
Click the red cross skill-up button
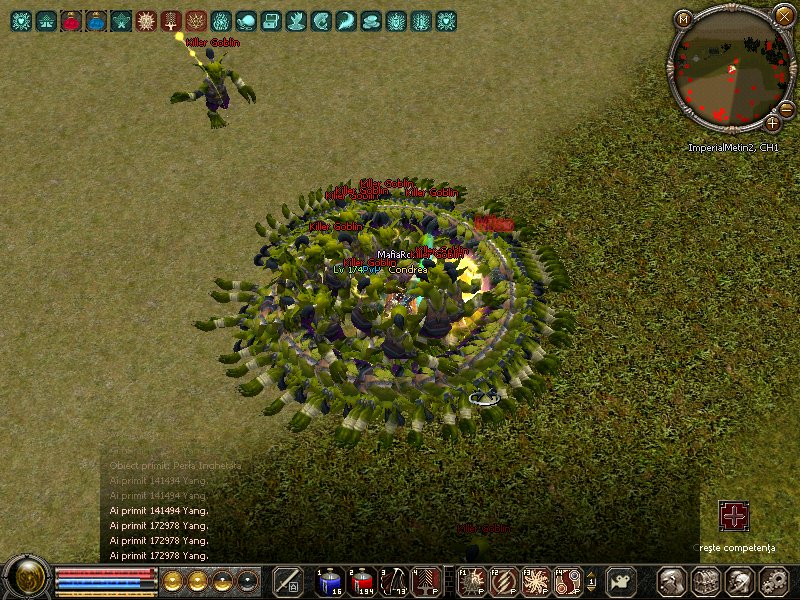734,516
